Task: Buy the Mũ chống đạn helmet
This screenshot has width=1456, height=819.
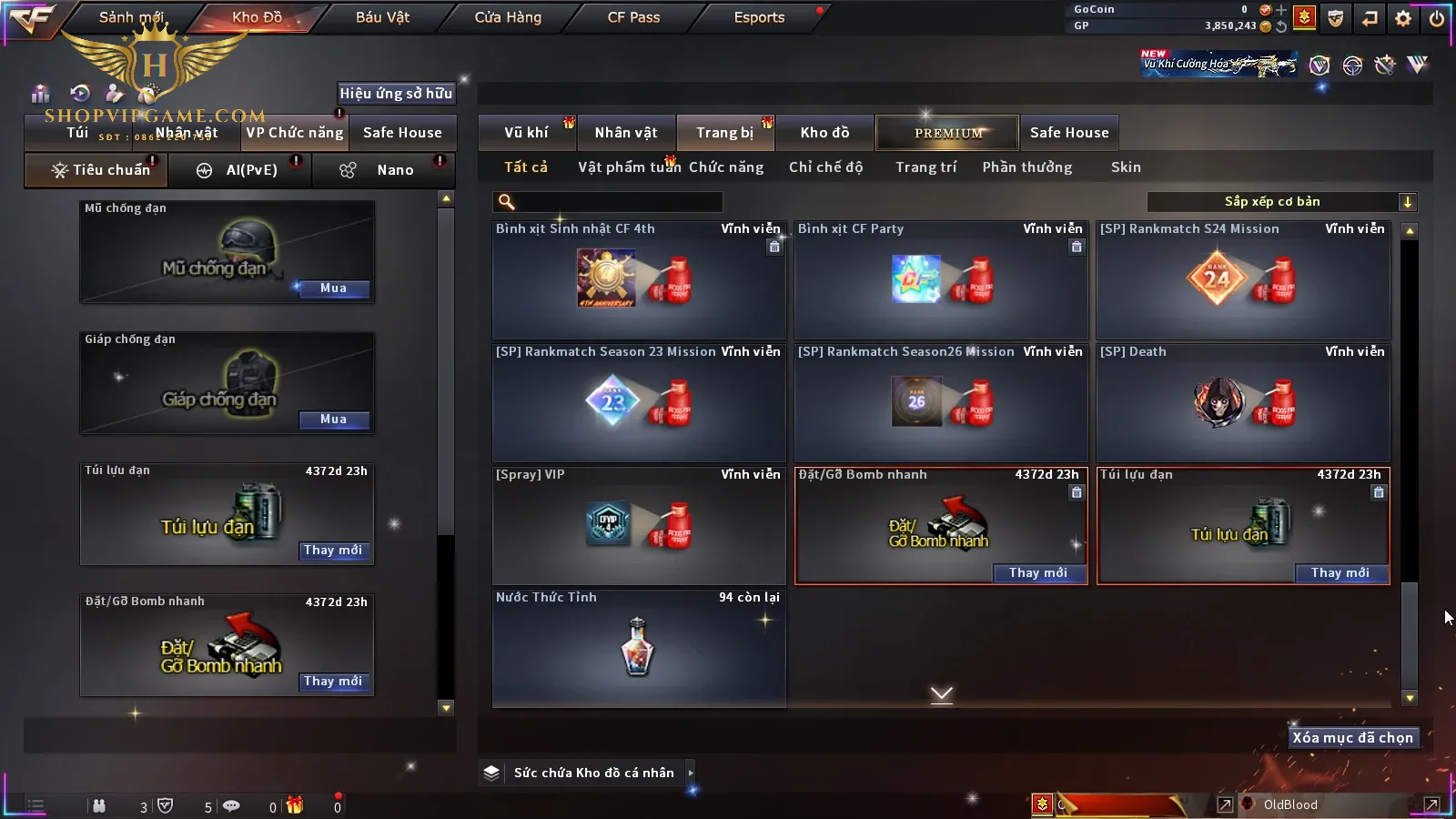Action: pos(333,288)
